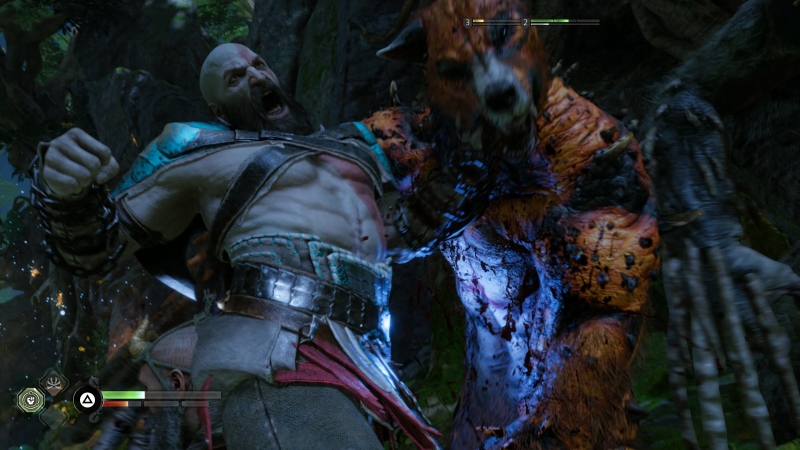Image resolution: width=800 pixels, height=450 pixels.
Task: Select the green fist ability icon
Action: (x=30, y=400)
